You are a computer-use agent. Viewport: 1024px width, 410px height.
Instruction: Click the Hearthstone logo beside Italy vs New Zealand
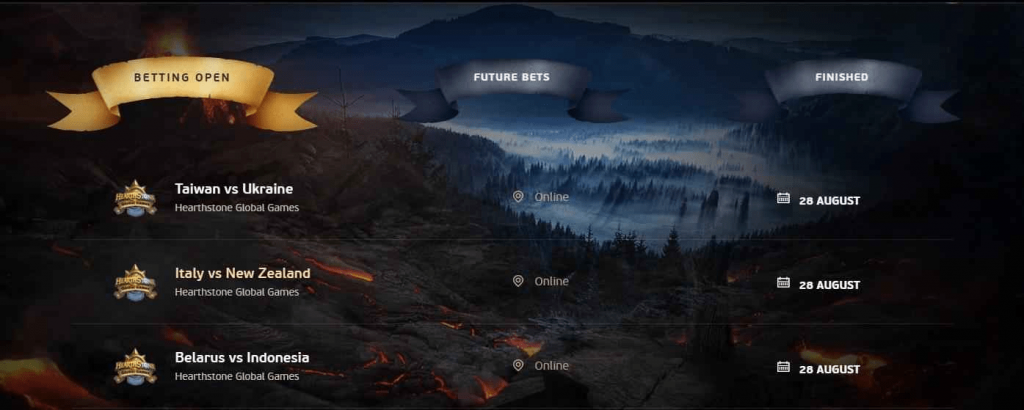tap(135, 282)
